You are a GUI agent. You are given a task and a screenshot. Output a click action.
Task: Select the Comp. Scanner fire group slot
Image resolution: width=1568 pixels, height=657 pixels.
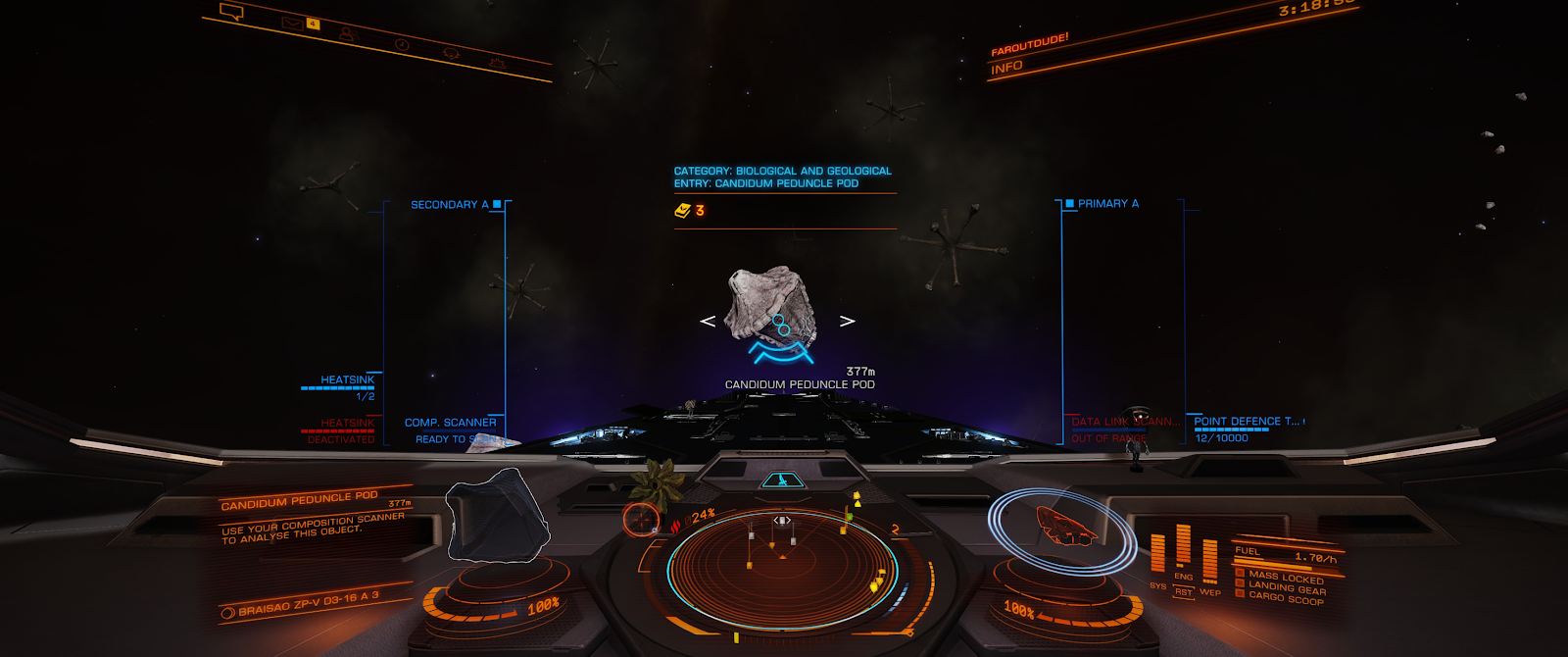coord(450,423)
